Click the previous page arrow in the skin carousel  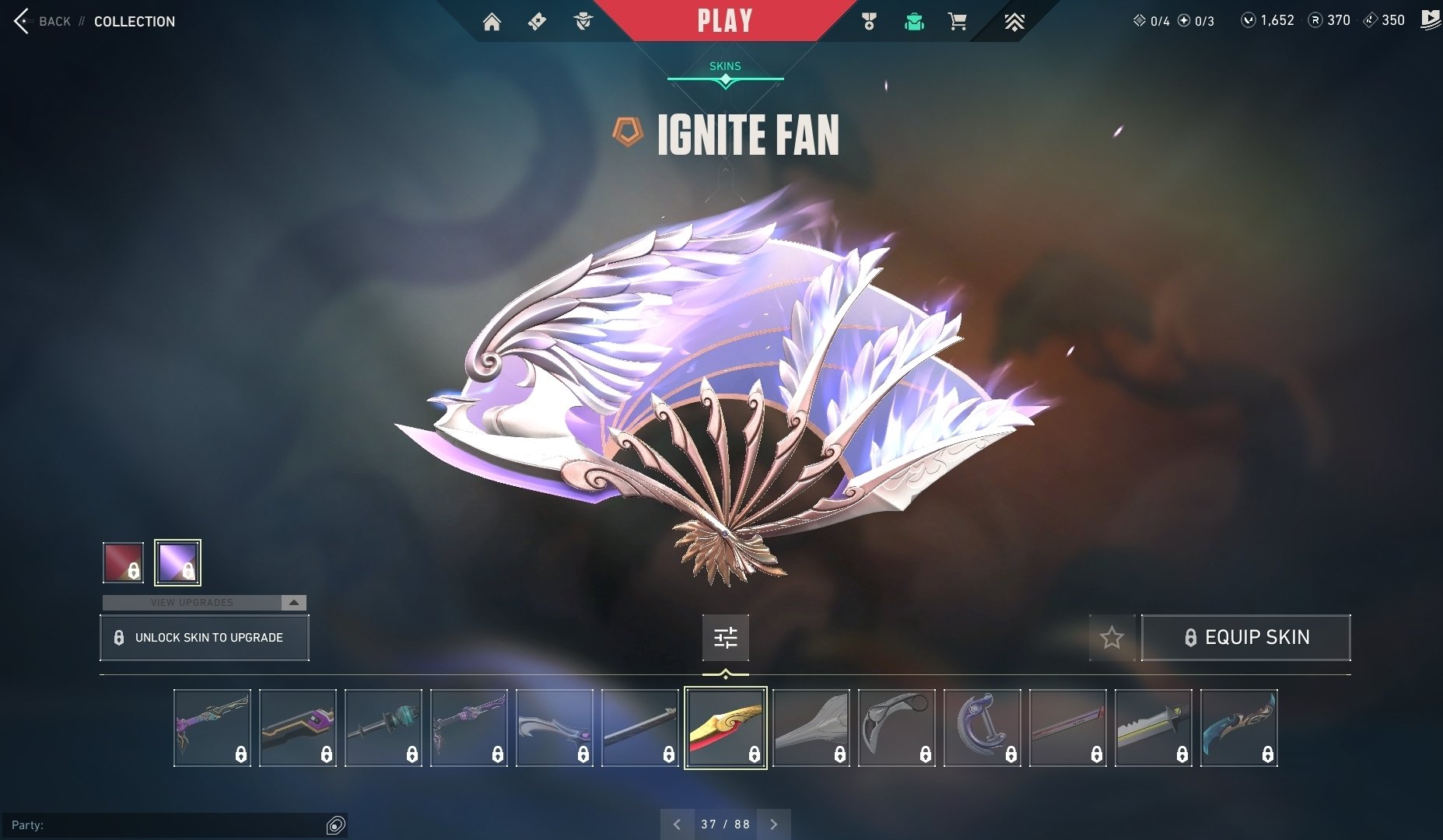click(677, 824)
